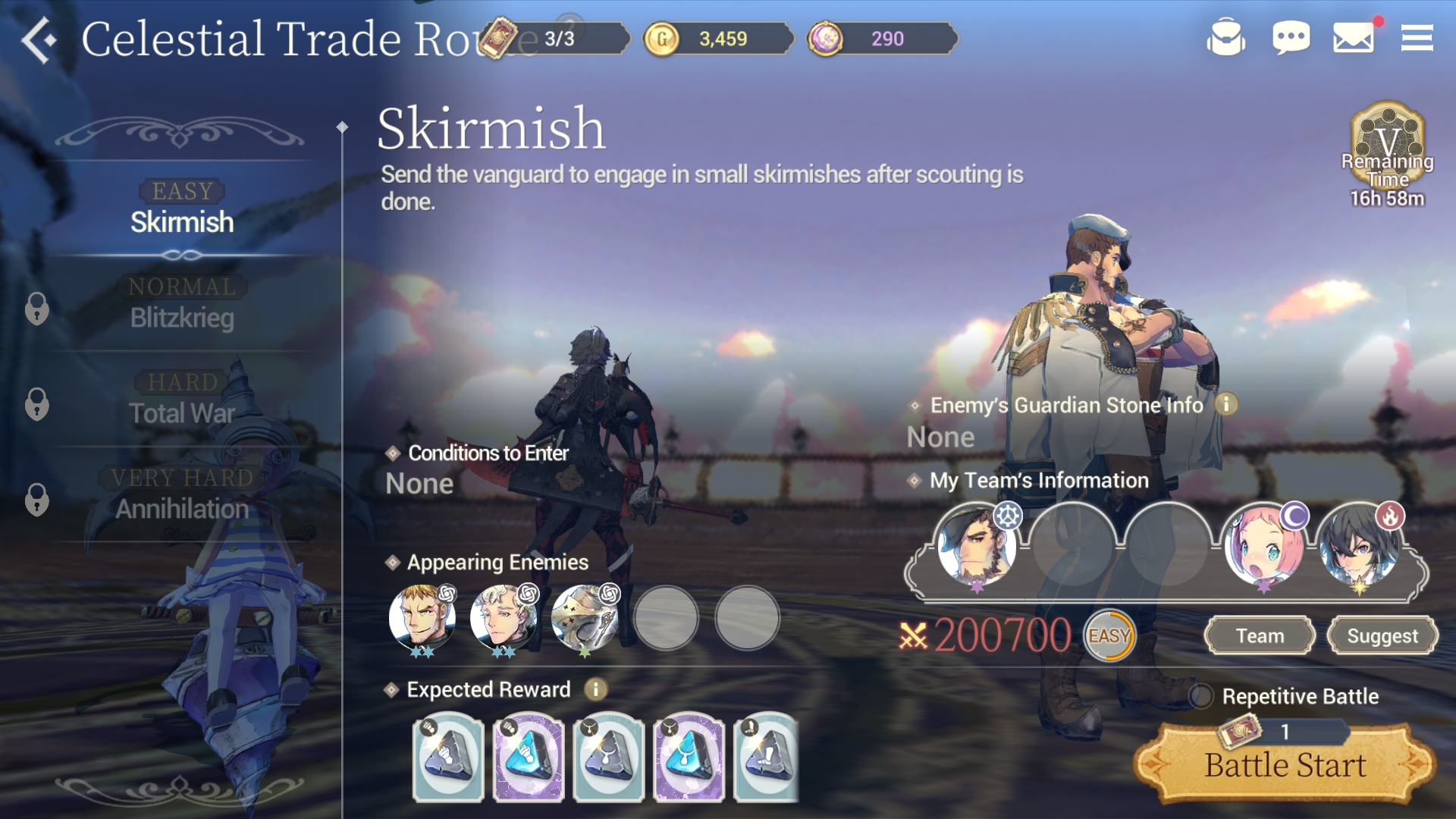Open the Team setup button

pyautogui.click(x=1260, y=635)
